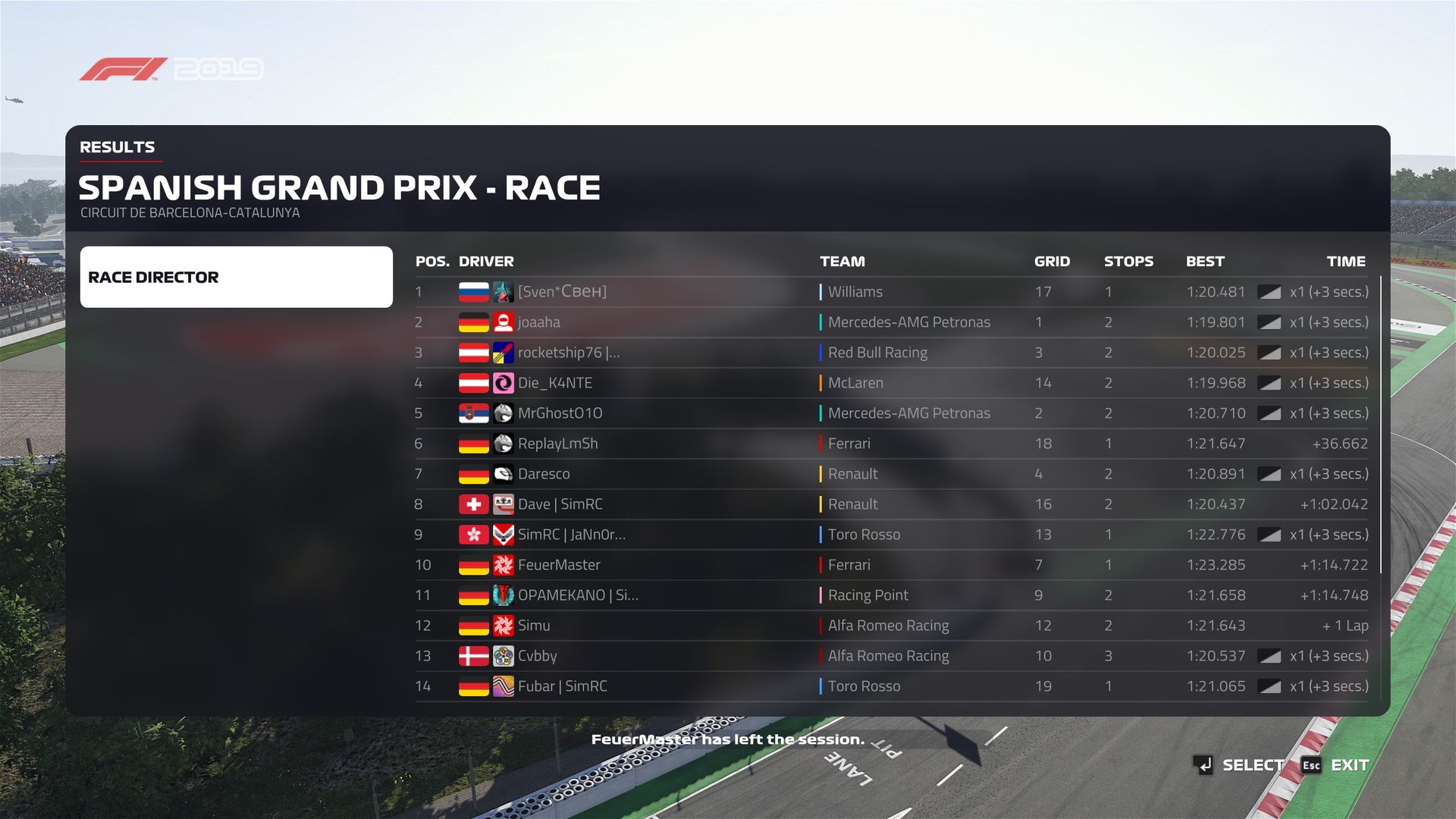Click the Exit button label
Viewport: 1456px width, 819px height.
click(1349, 765)
